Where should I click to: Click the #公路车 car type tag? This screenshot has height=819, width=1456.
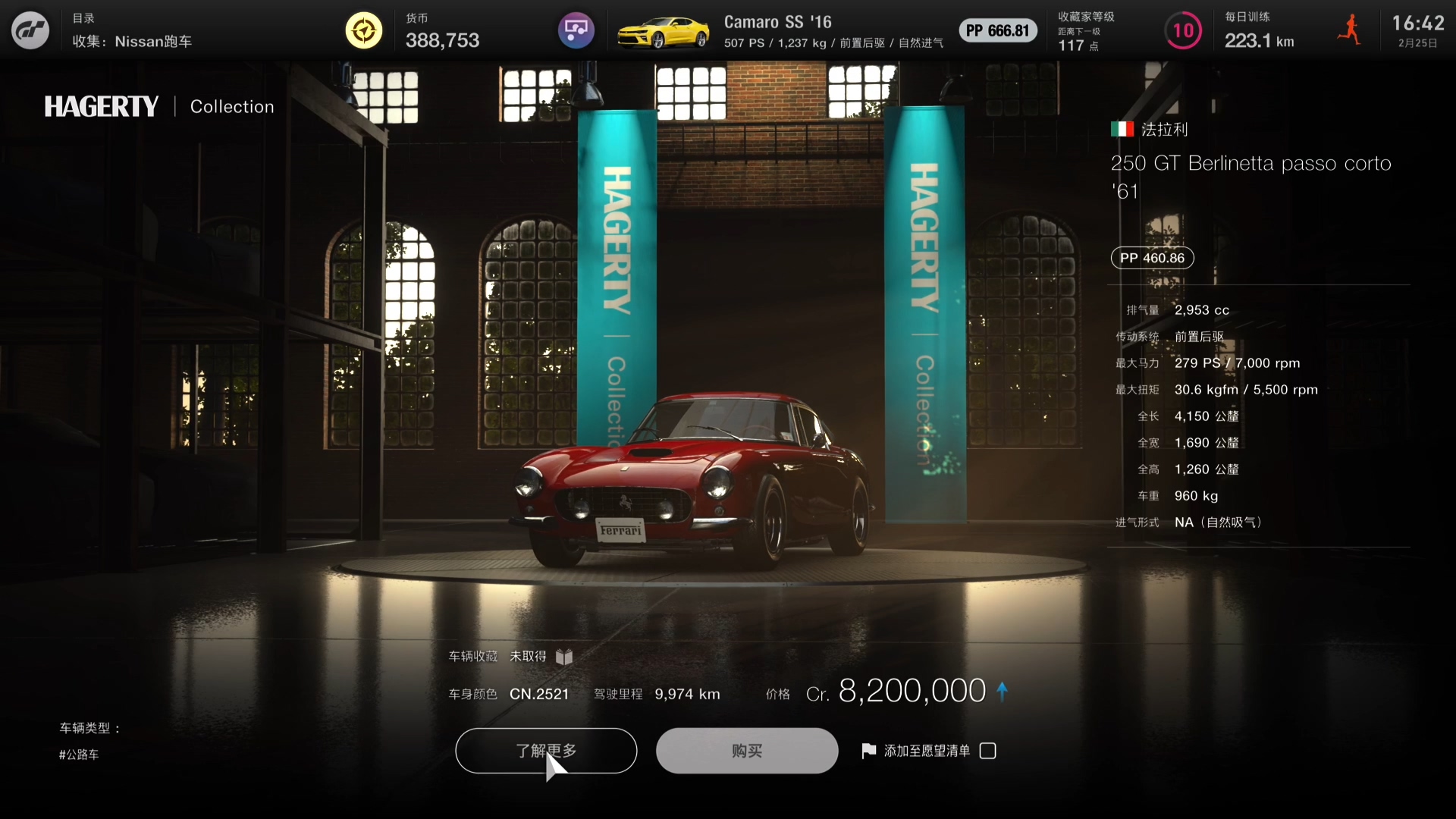pyautogui.click(x=78, y=754)
